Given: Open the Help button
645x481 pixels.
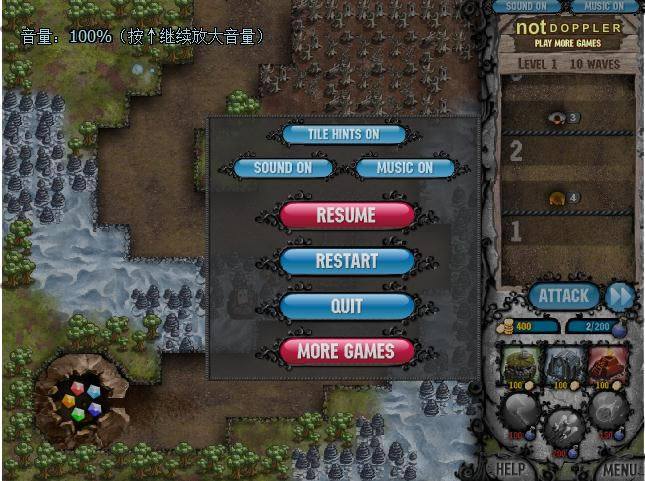Looking at the screenshot, I should point(511,468).
